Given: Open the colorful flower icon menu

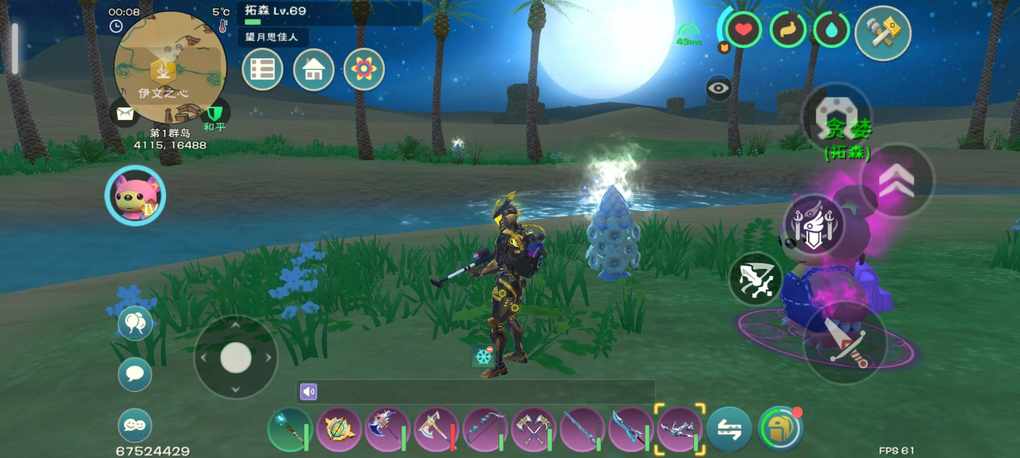Looking at the screenshot, I should click(364, 70).
